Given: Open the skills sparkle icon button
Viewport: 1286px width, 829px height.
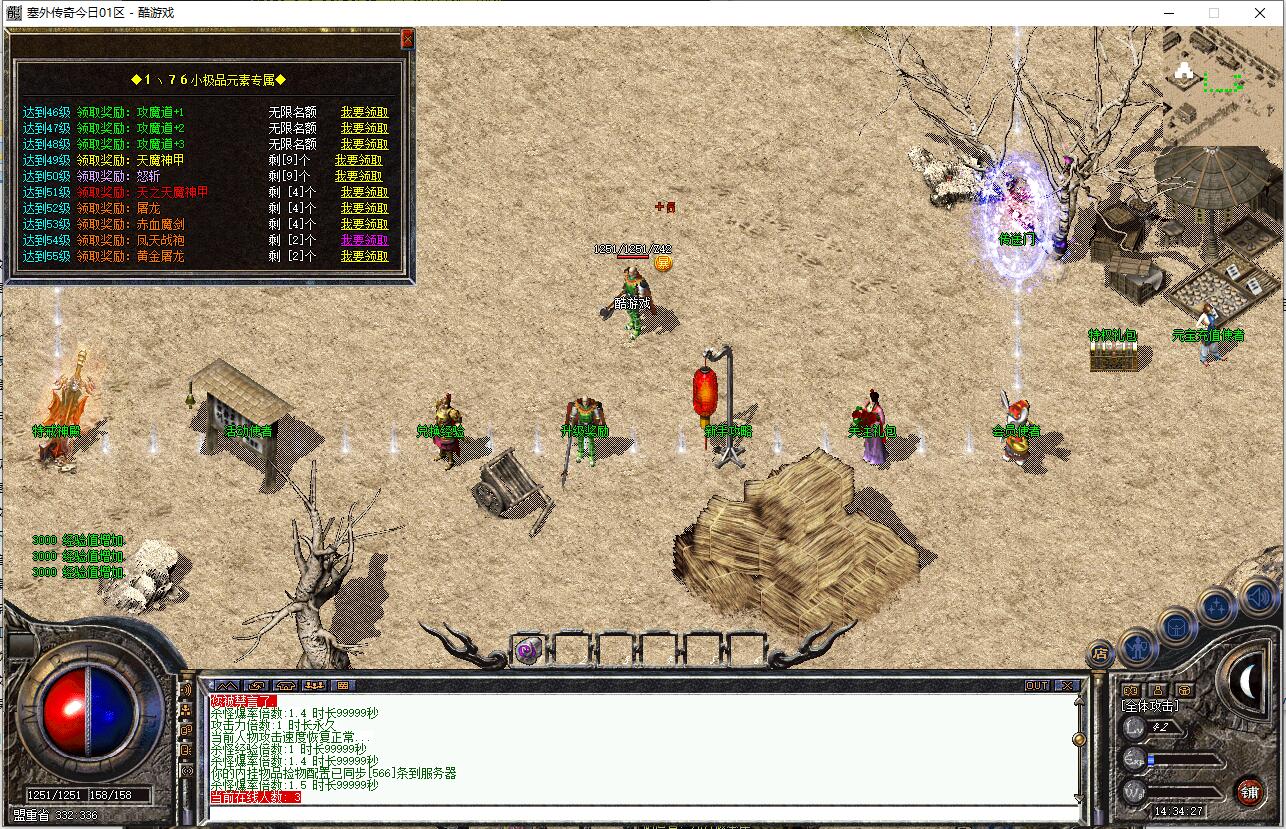Looking at the screenshot, I should click(x=1217, y=606).
